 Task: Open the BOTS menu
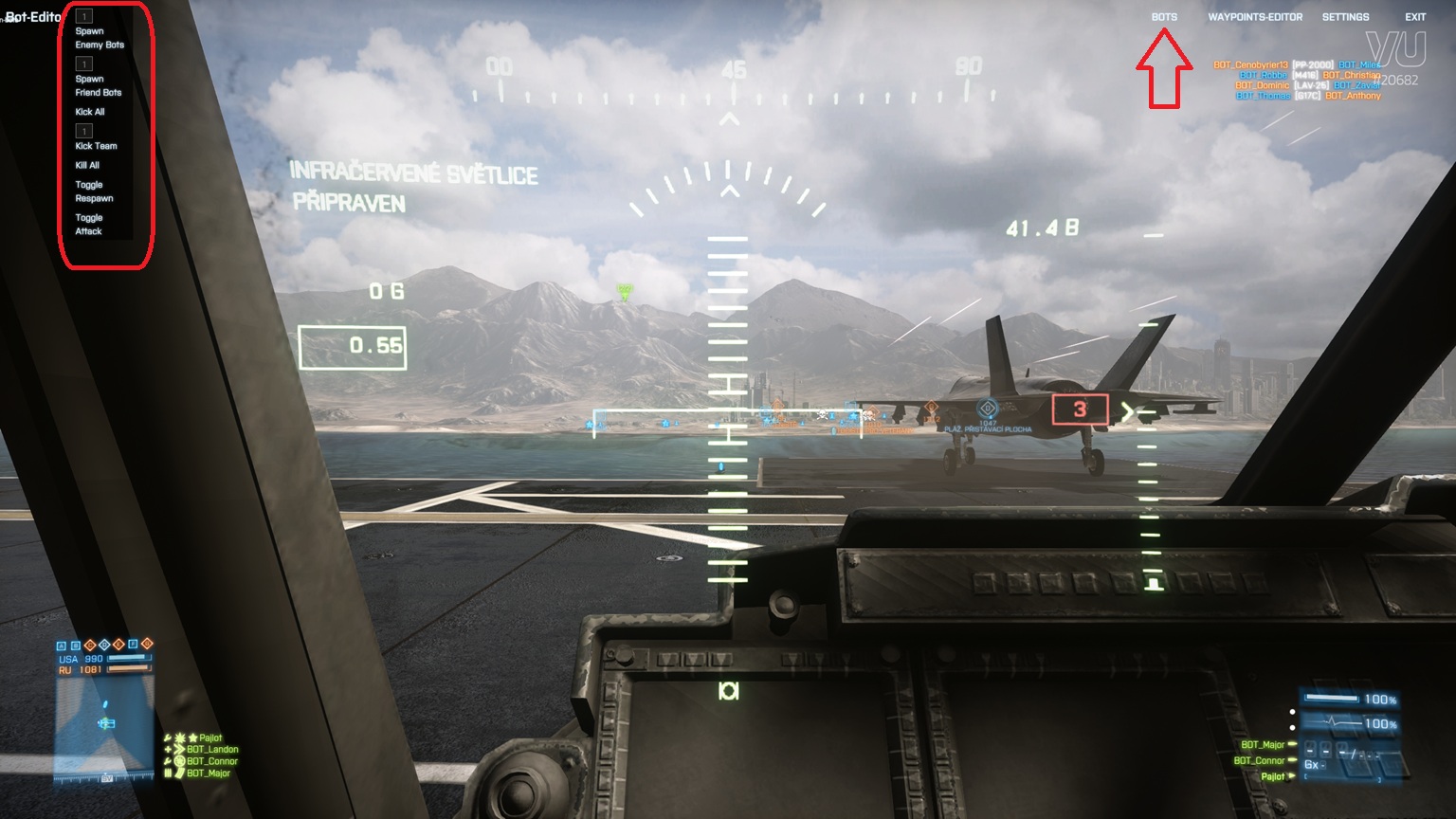click(x=1164, y=17)
